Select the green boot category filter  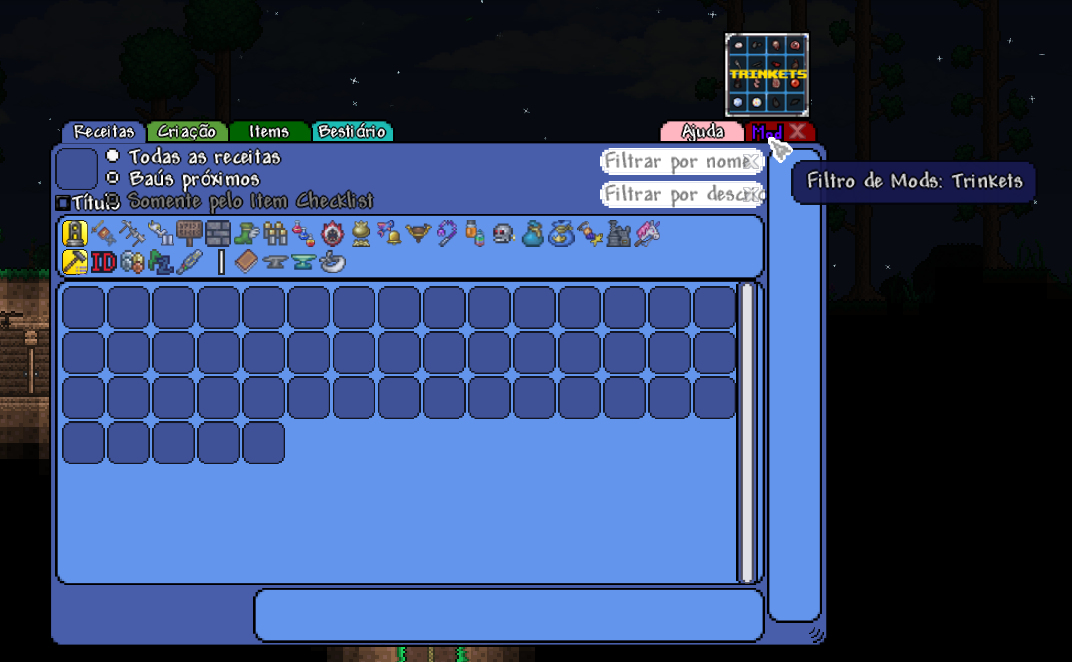point(246,234)
